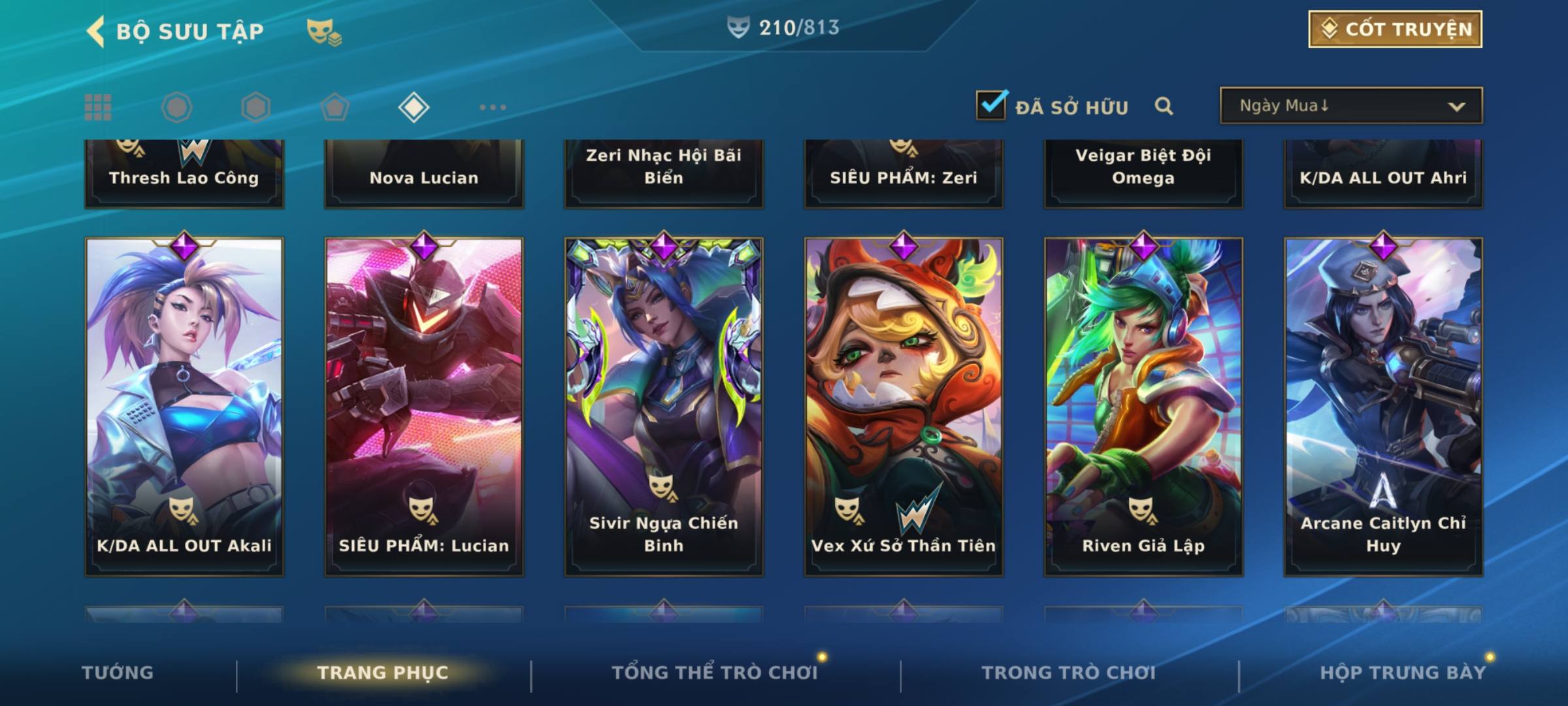Go to Hộp Trưng Bày tab
This screenshot has width=1568, height=706.
click(1402, 673)
